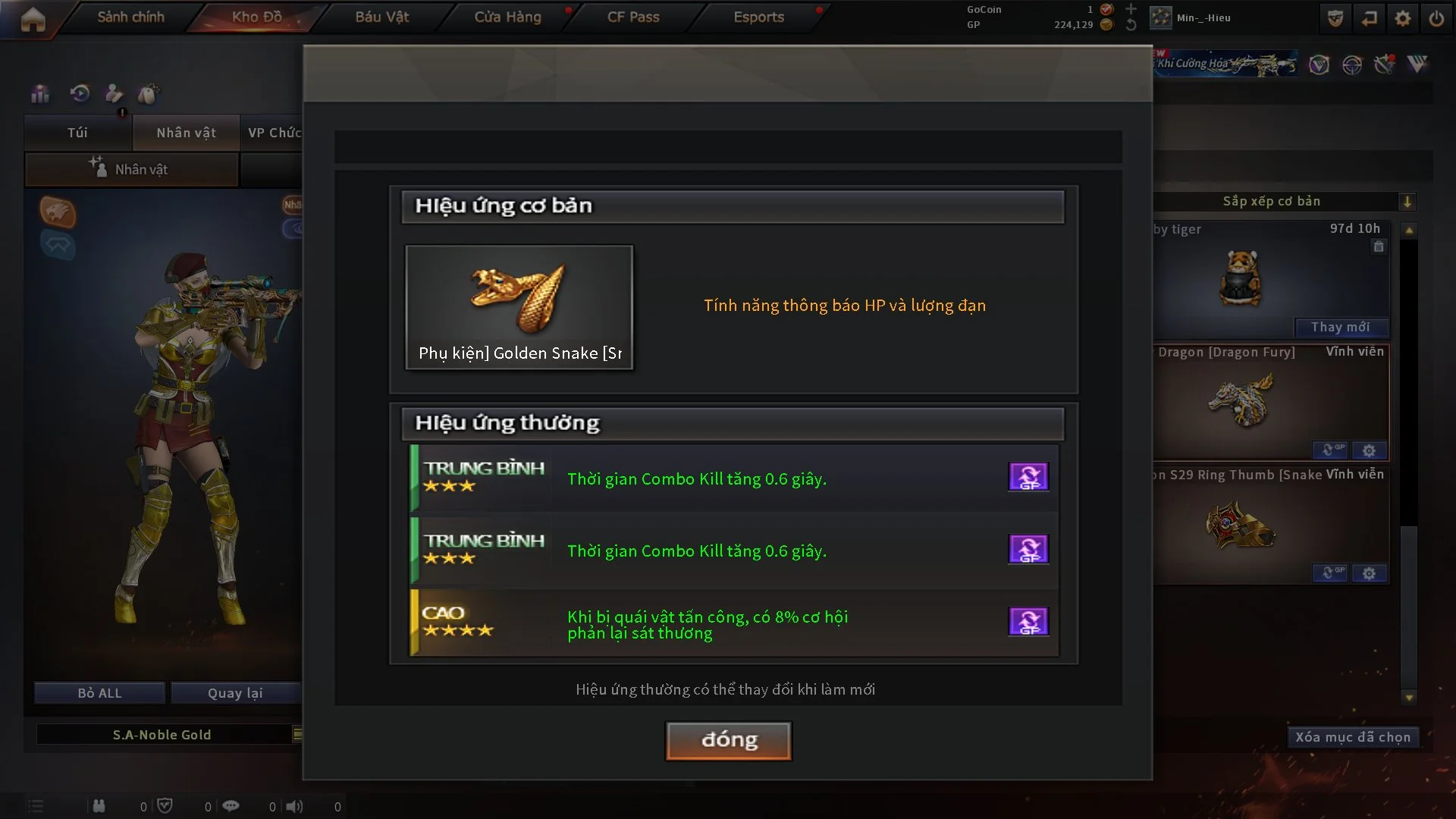Switch to the Kho Đồ tab
The image size is (1456, 819).
point(256,17)
